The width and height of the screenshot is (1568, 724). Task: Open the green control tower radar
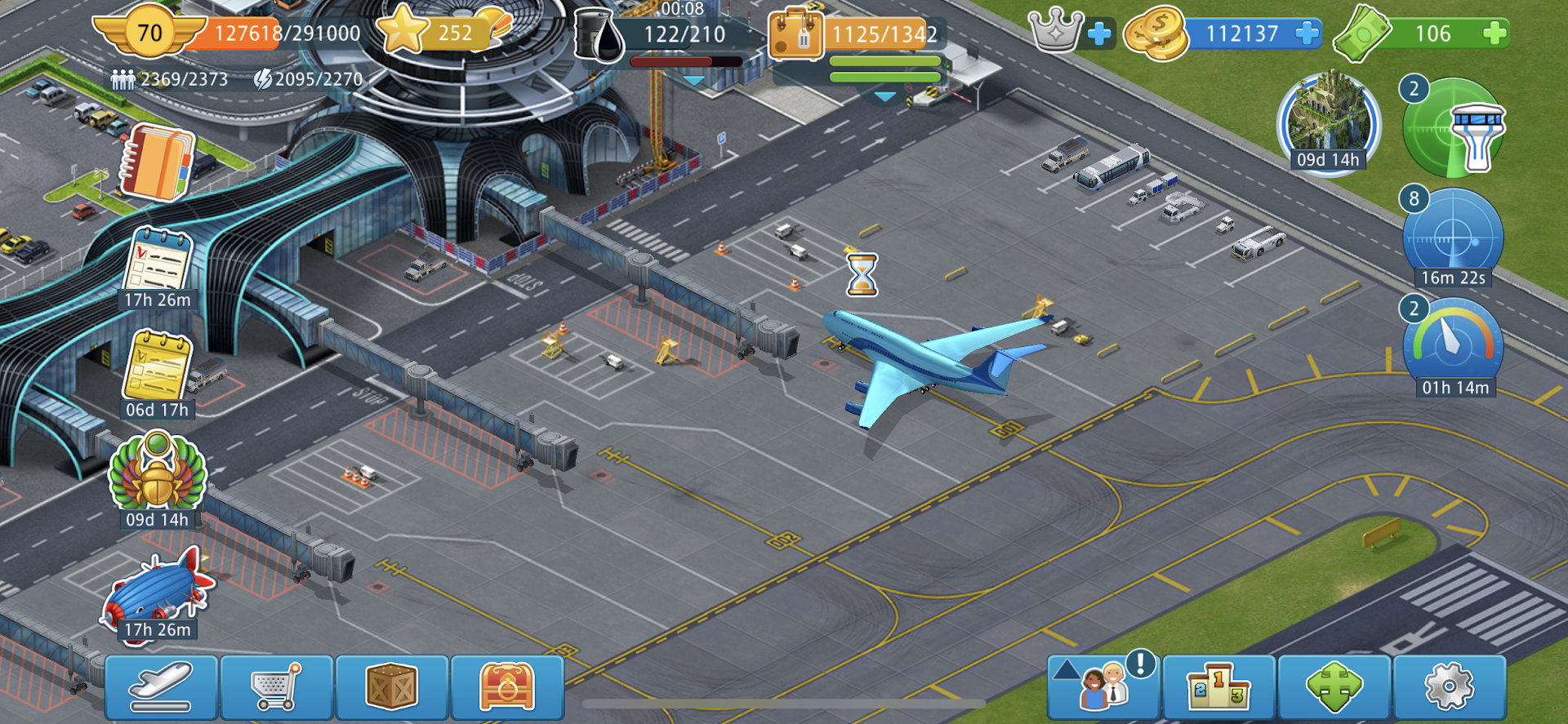coord(1454,128)
